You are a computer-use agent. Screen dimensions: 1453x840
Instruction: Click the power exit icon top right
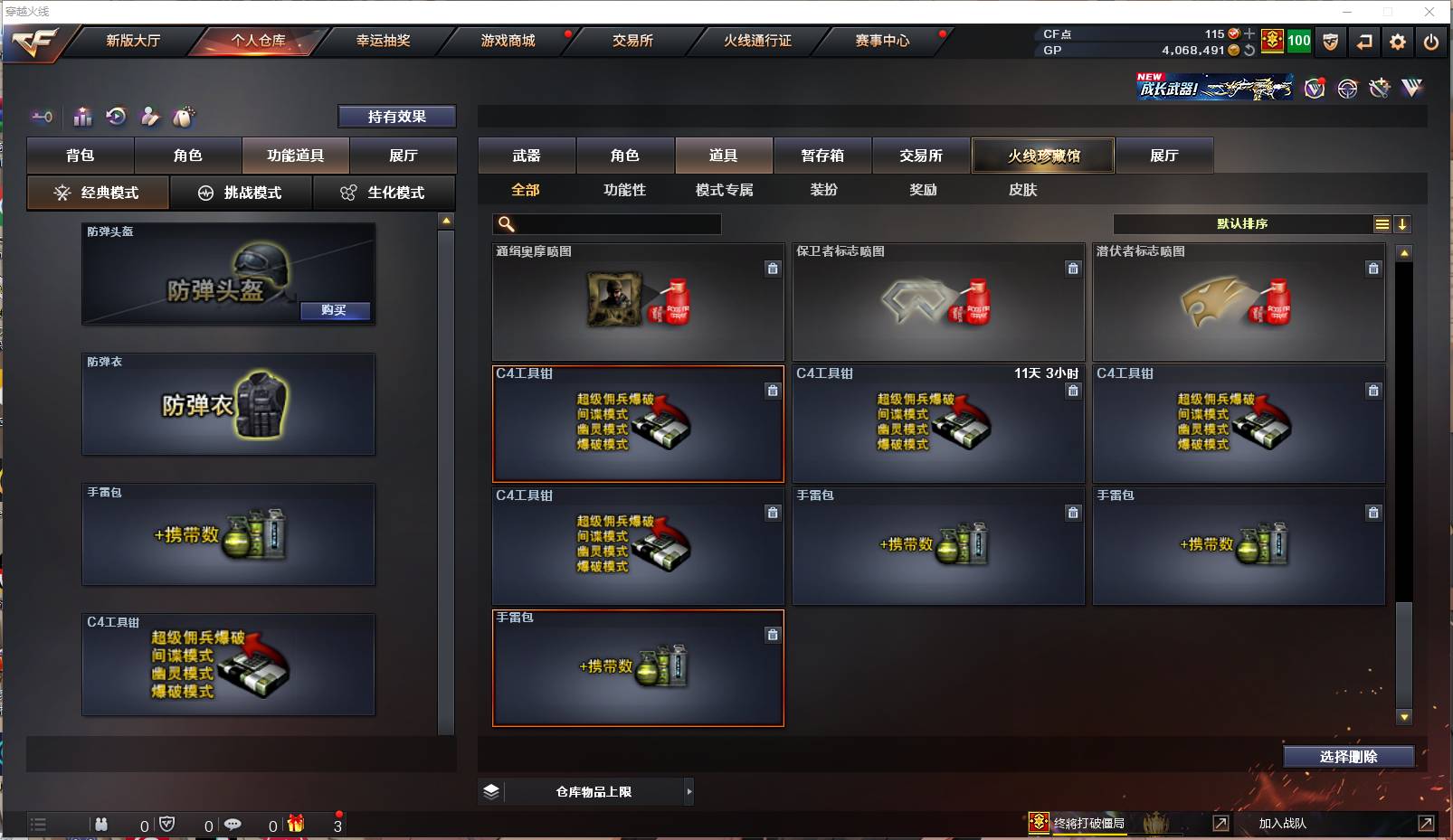pyautogui.click(x=1430, y=42)
